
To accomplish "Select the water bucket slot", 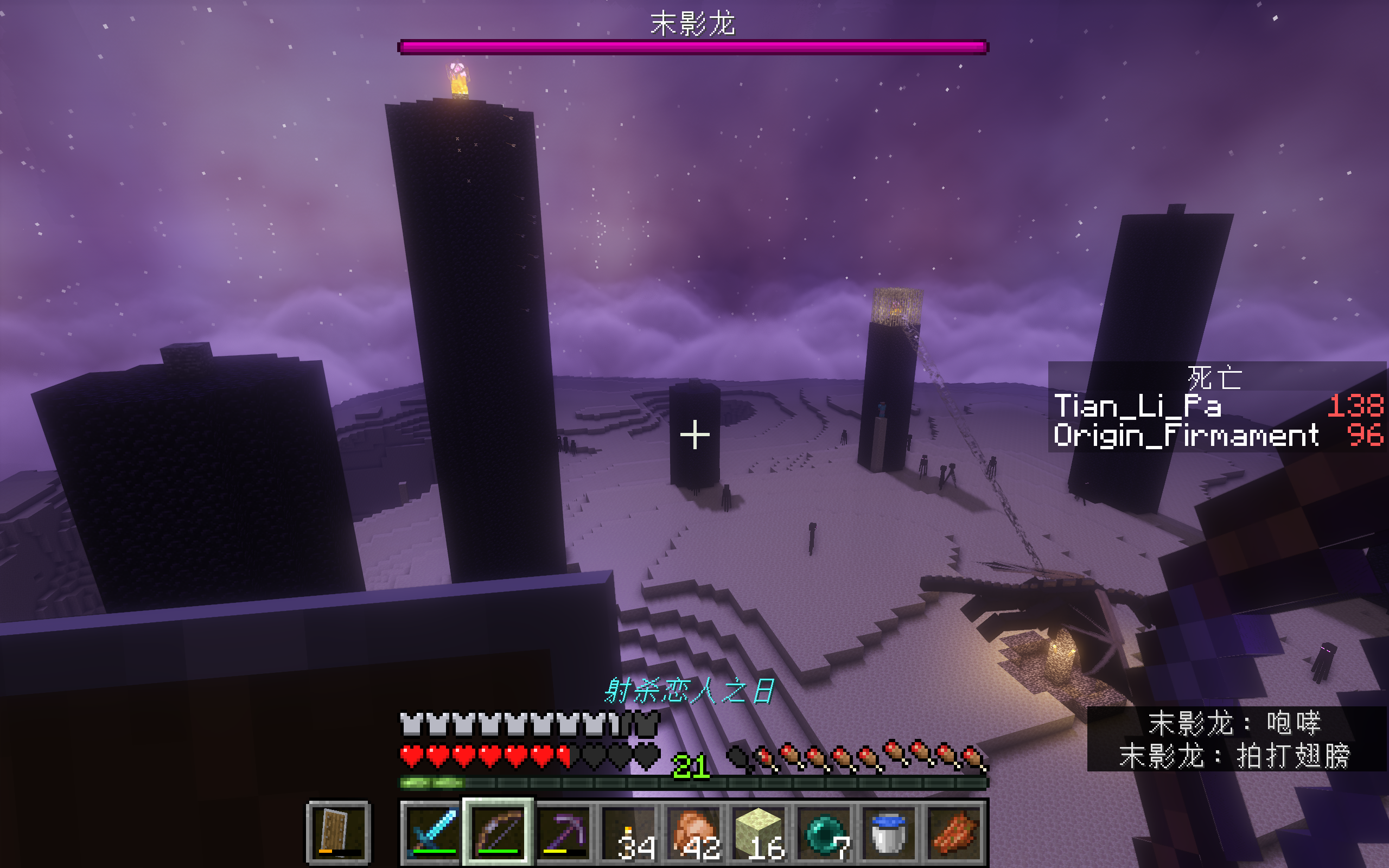I will click(x=890, y=832).
